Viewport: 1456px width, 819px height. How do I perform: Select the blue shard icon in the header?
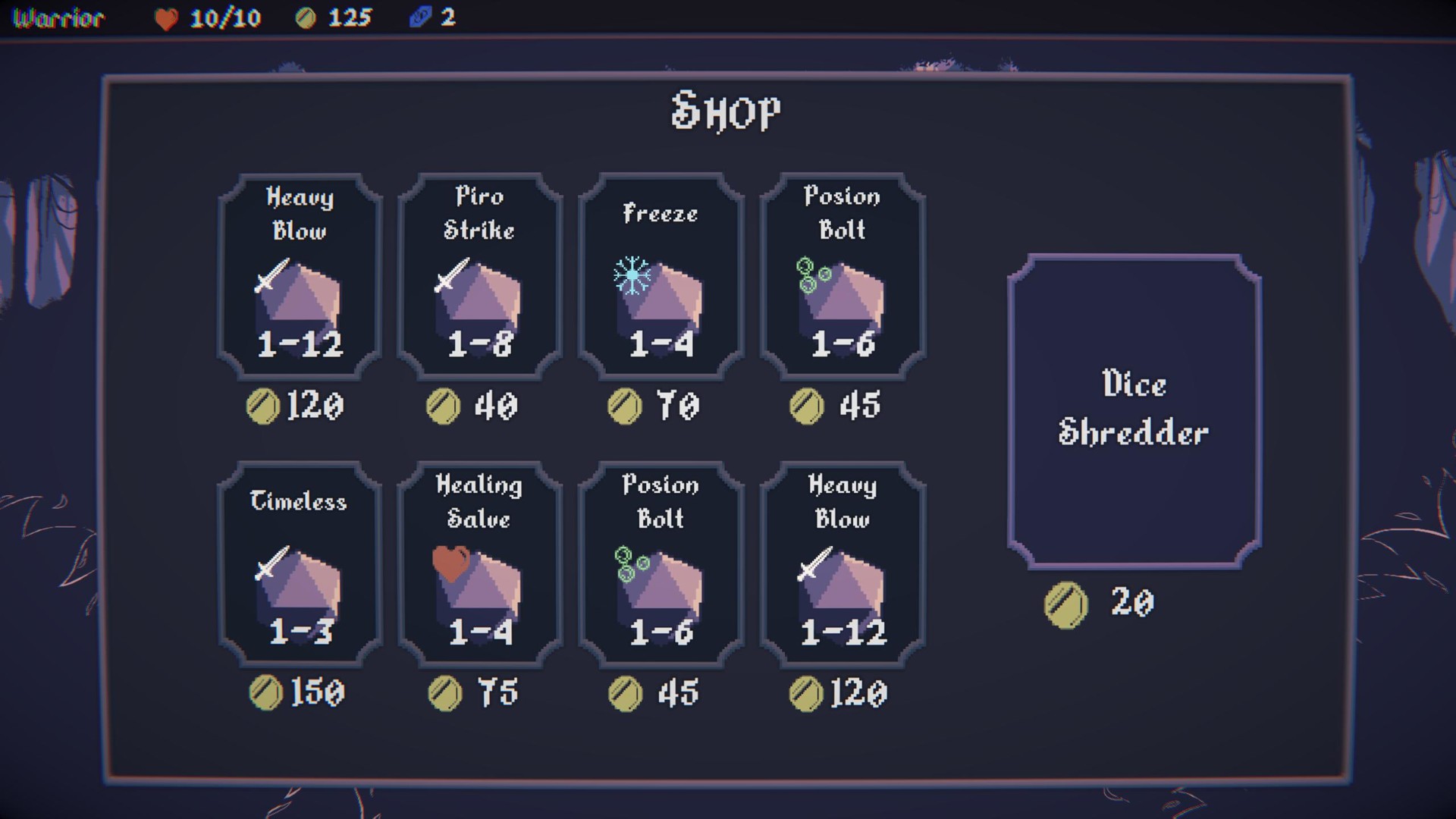click(x=420, y=18)
